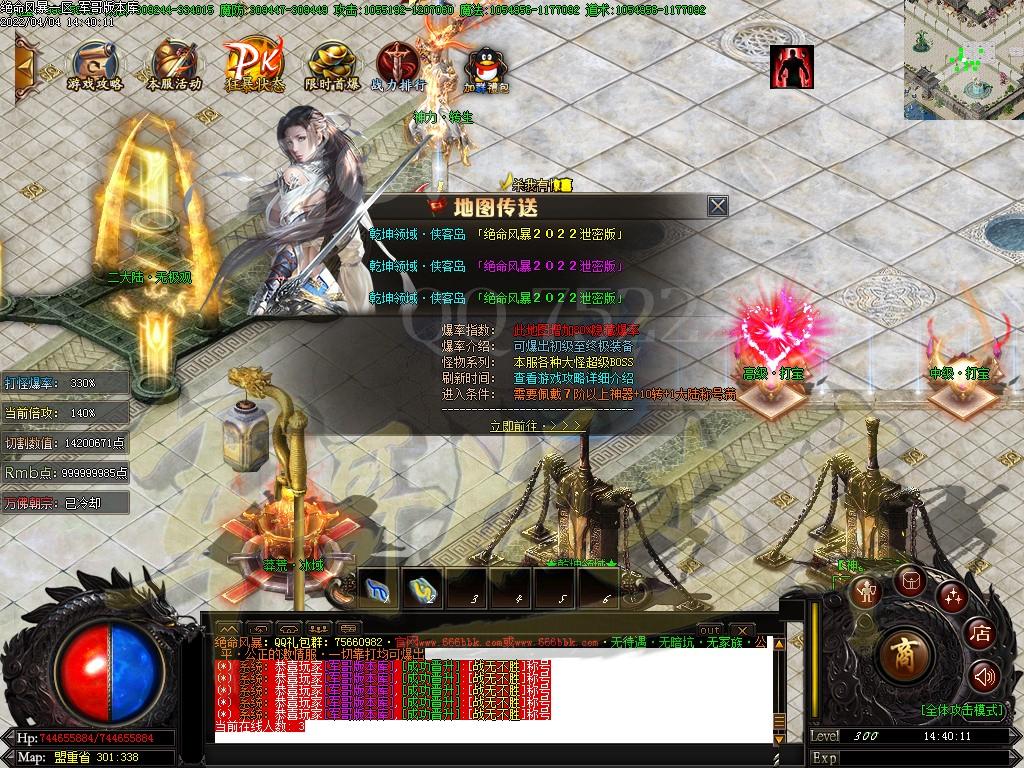Open the 店 shop button

(x=980, y=632)
